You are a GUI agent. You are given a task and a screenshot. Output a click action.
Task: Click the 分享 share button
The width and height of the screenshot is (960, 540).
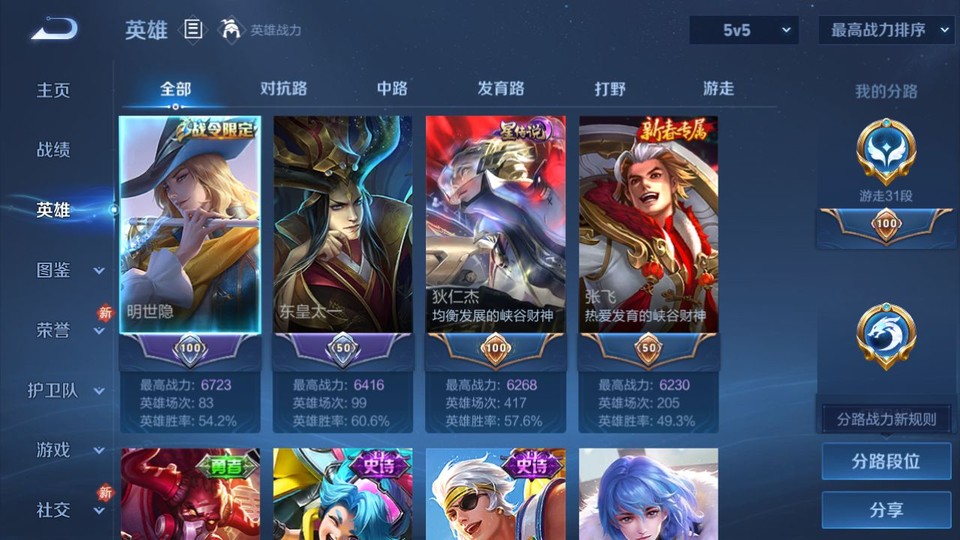coord(886,510)
